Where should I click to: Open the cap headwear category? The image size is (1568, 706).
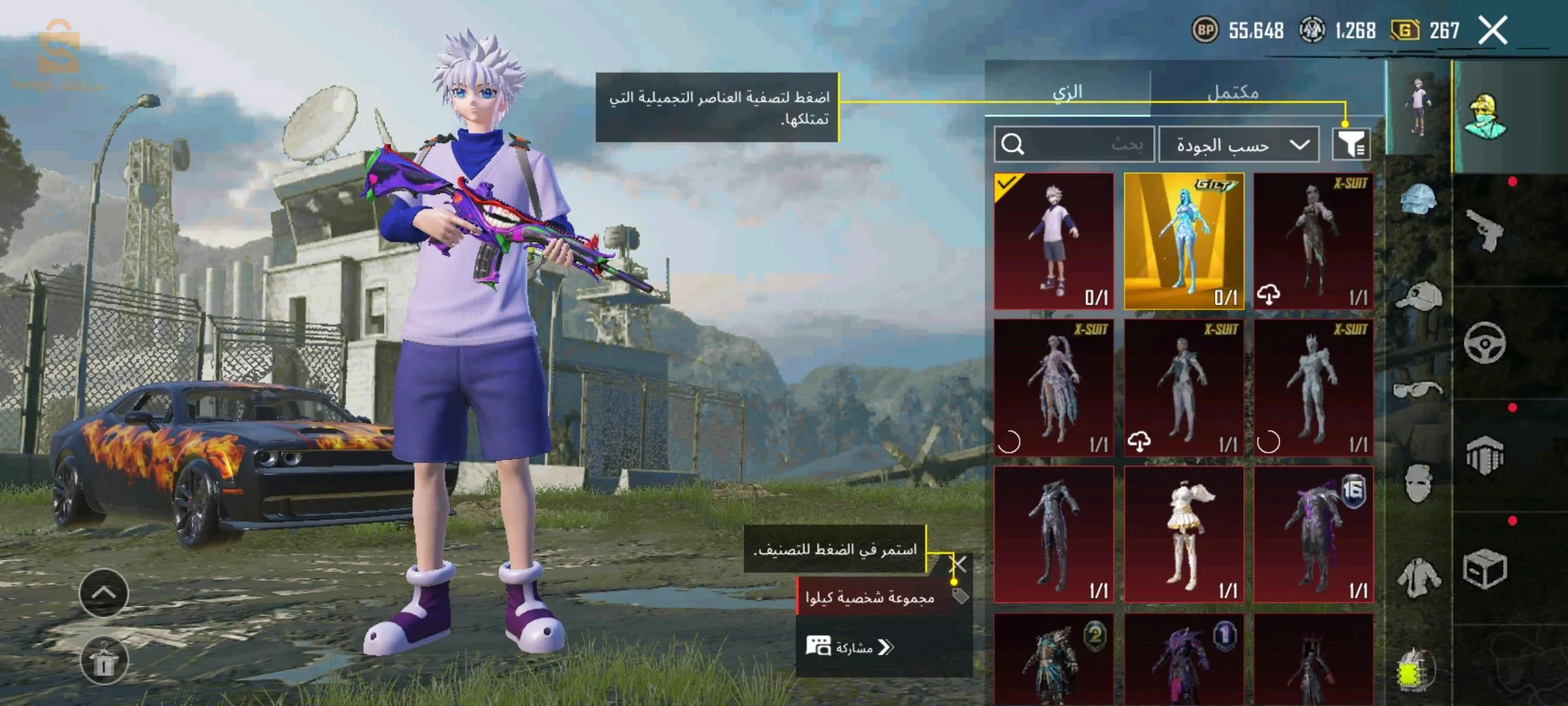coord(1418,296)
